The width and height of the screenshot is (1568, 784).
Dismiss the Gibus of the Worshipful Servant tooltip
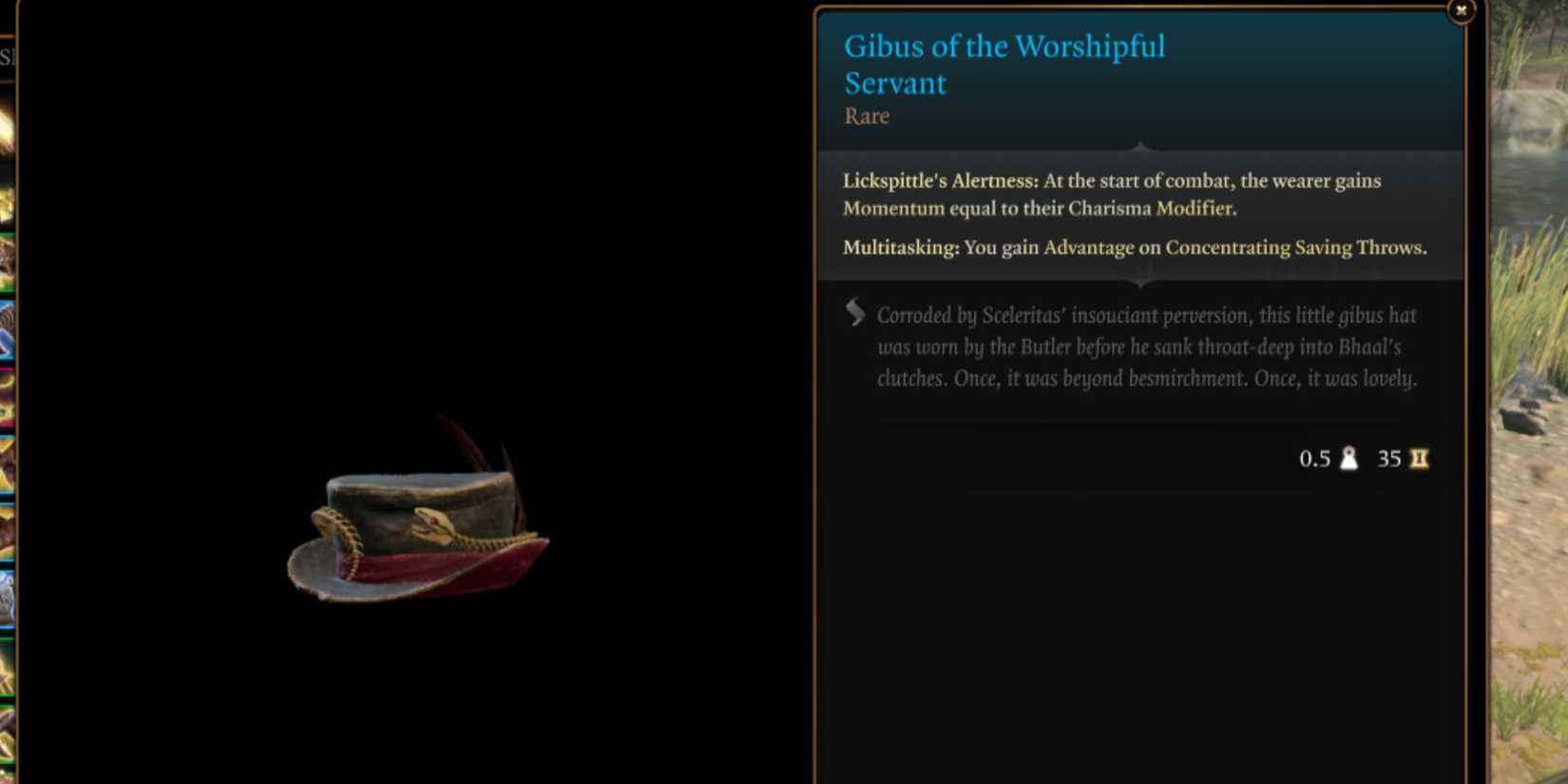click(1460, 10)
